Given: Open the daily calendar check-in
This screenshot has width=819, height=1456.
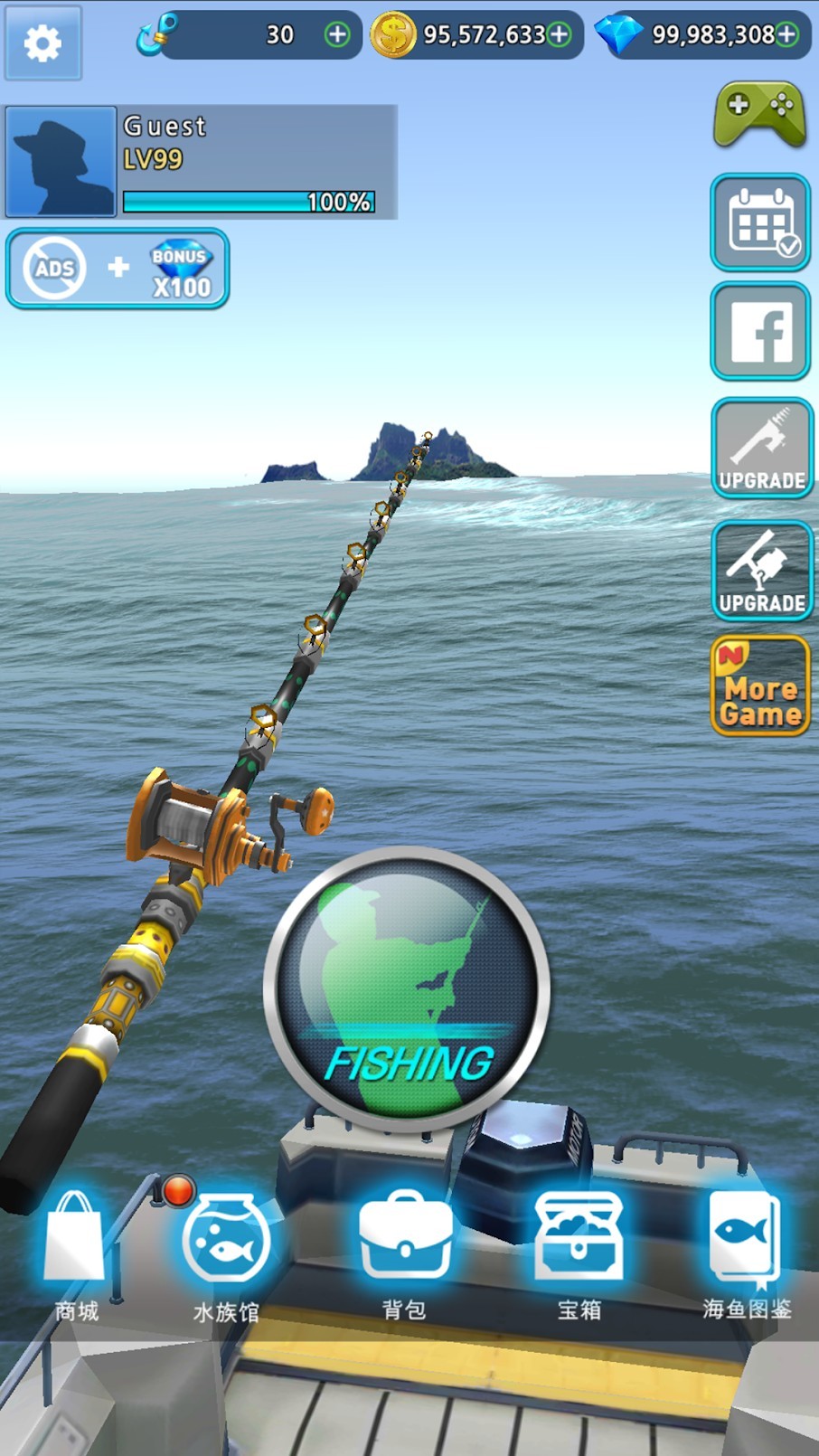Looking at the screenshot, I should click(760, 222).
